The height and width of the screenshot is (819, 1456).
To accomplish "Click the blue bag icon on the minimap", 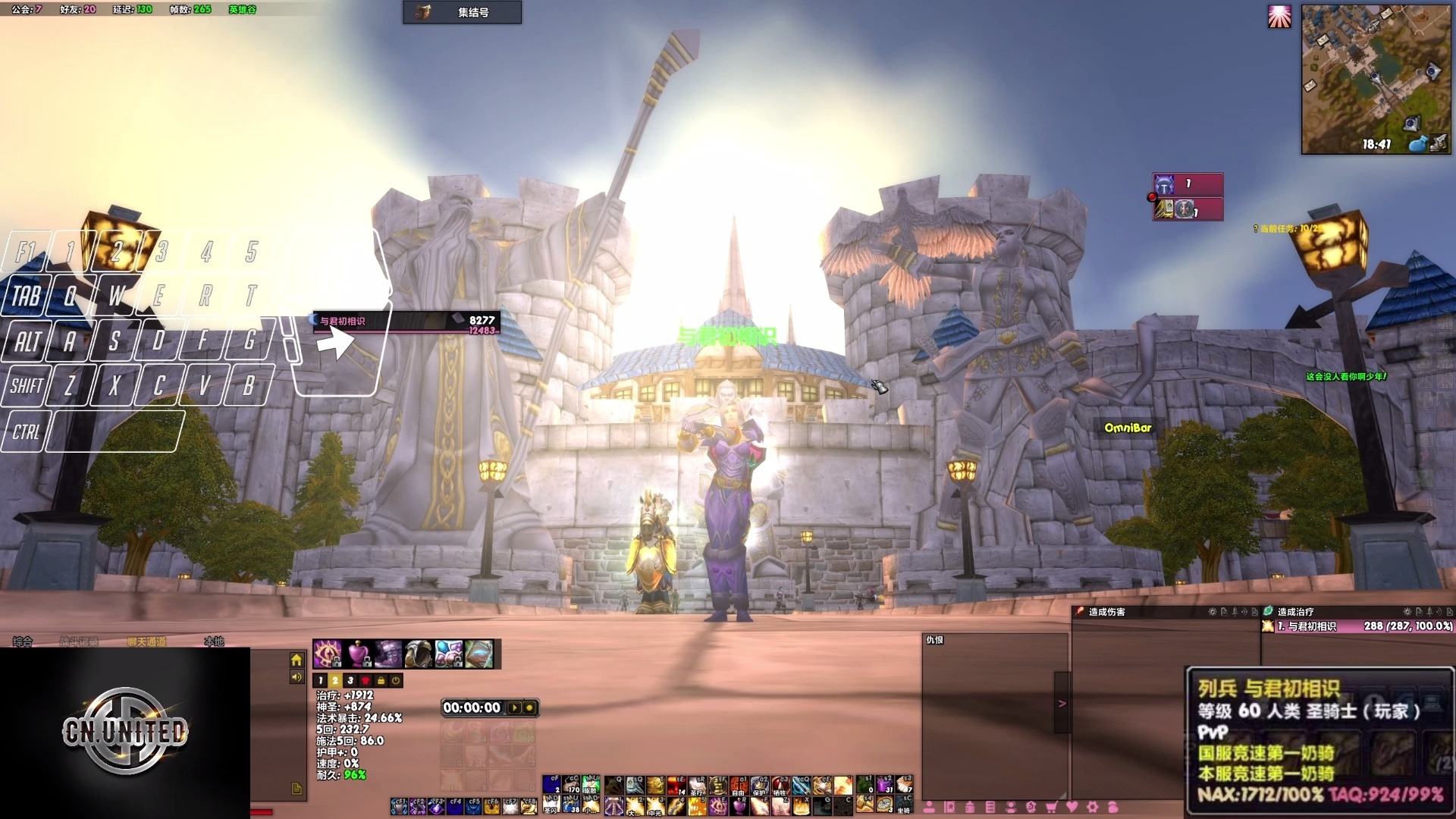I will coord(1417,143).
